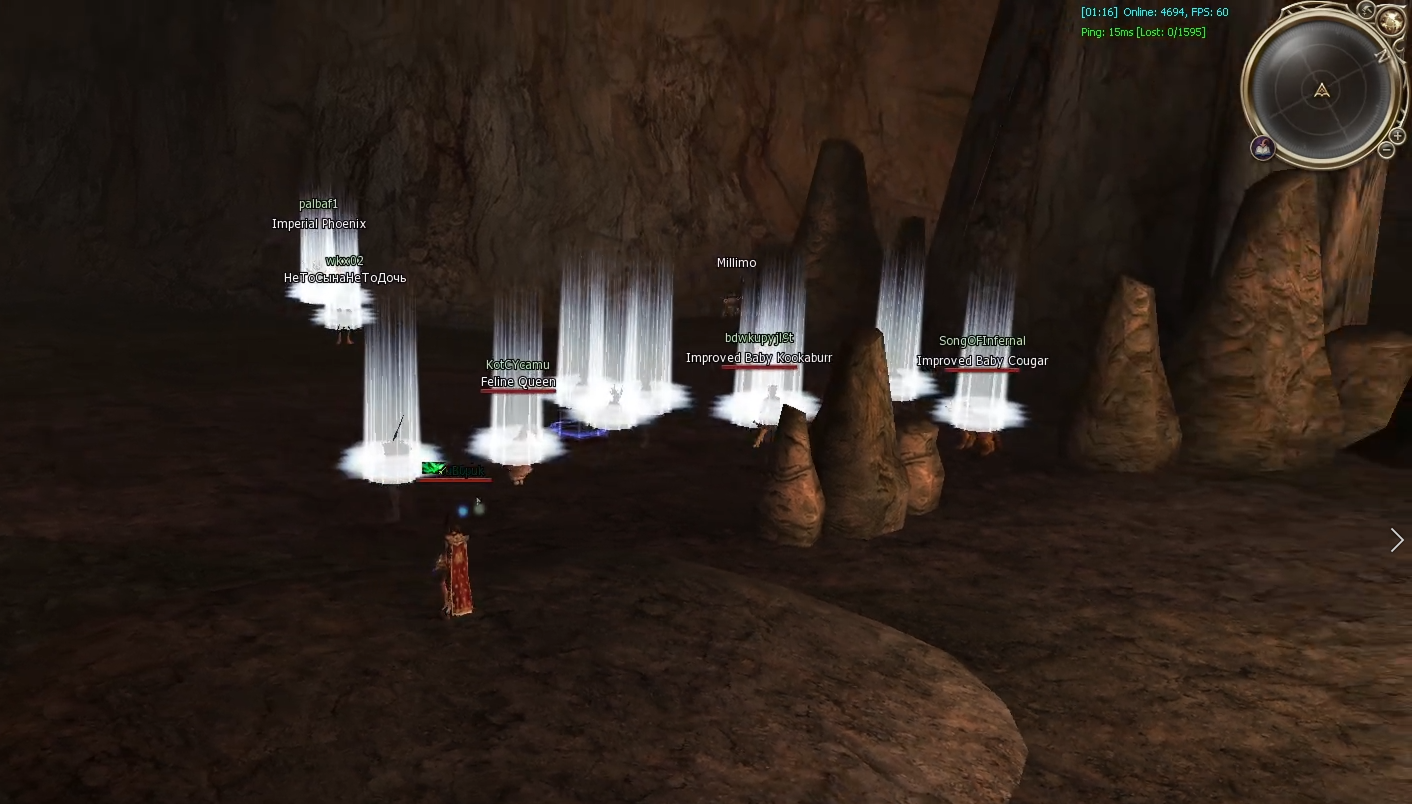Viewport: 1412px width, 804px height.
Task: Zoom out the minimap with minus button
Action: point(1386,151)
